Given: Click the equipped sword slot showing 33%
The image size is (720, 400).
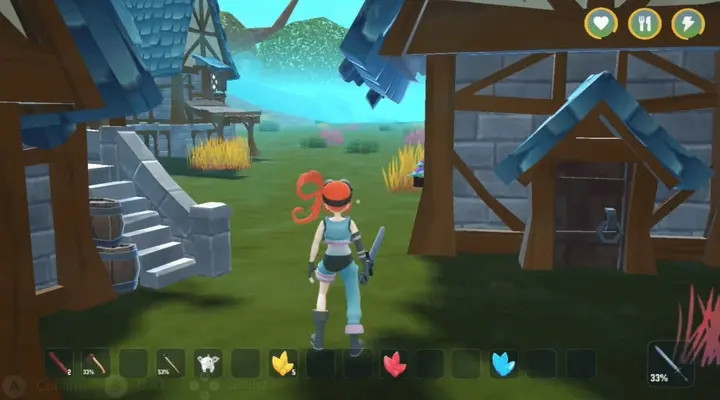Looking at the screenshot, I should [670, 365].
